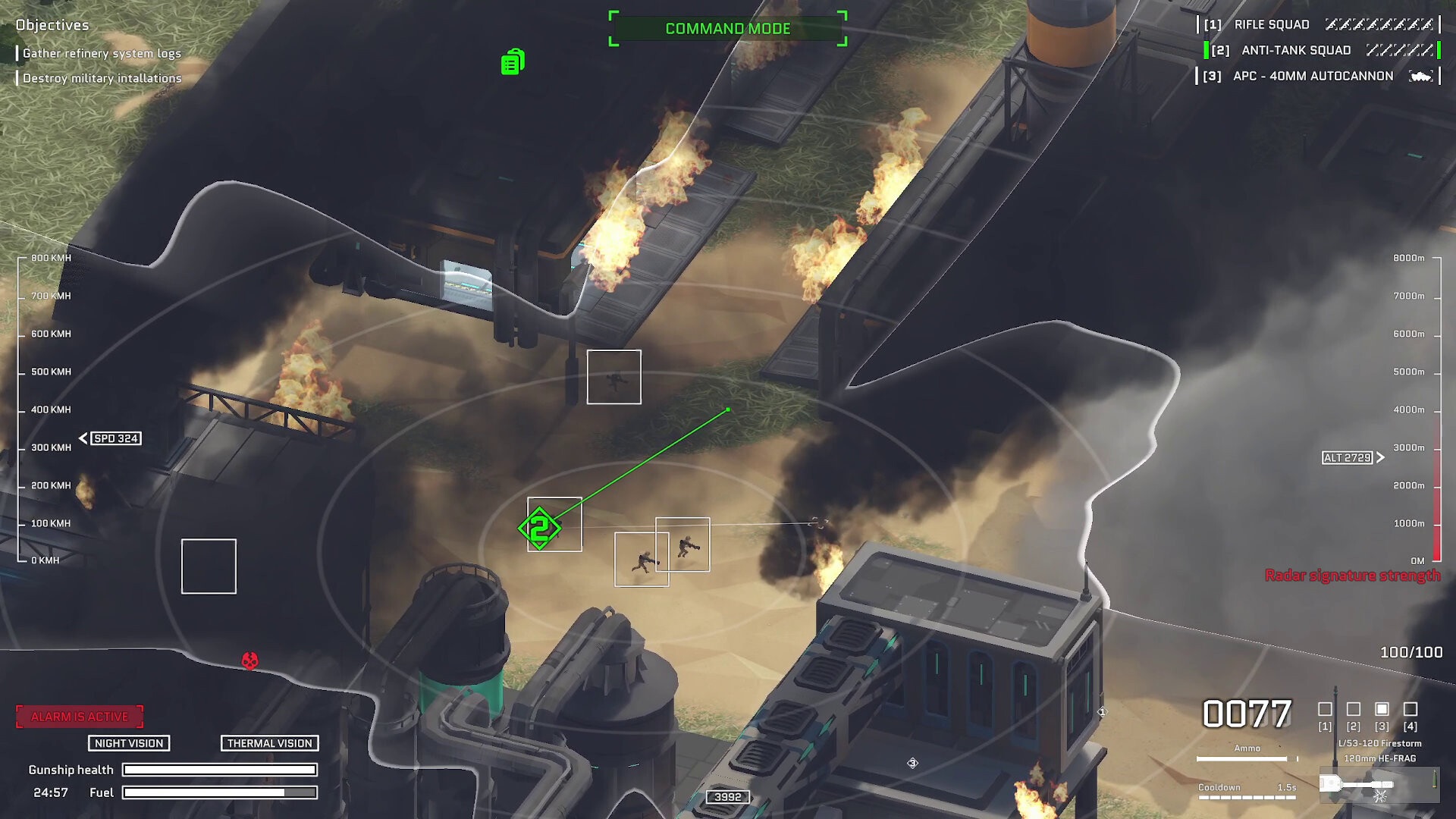Click the Fuel gauge bar
Image resolution: width=1456 pixels, height=819 pixels.
click(221, 793)
